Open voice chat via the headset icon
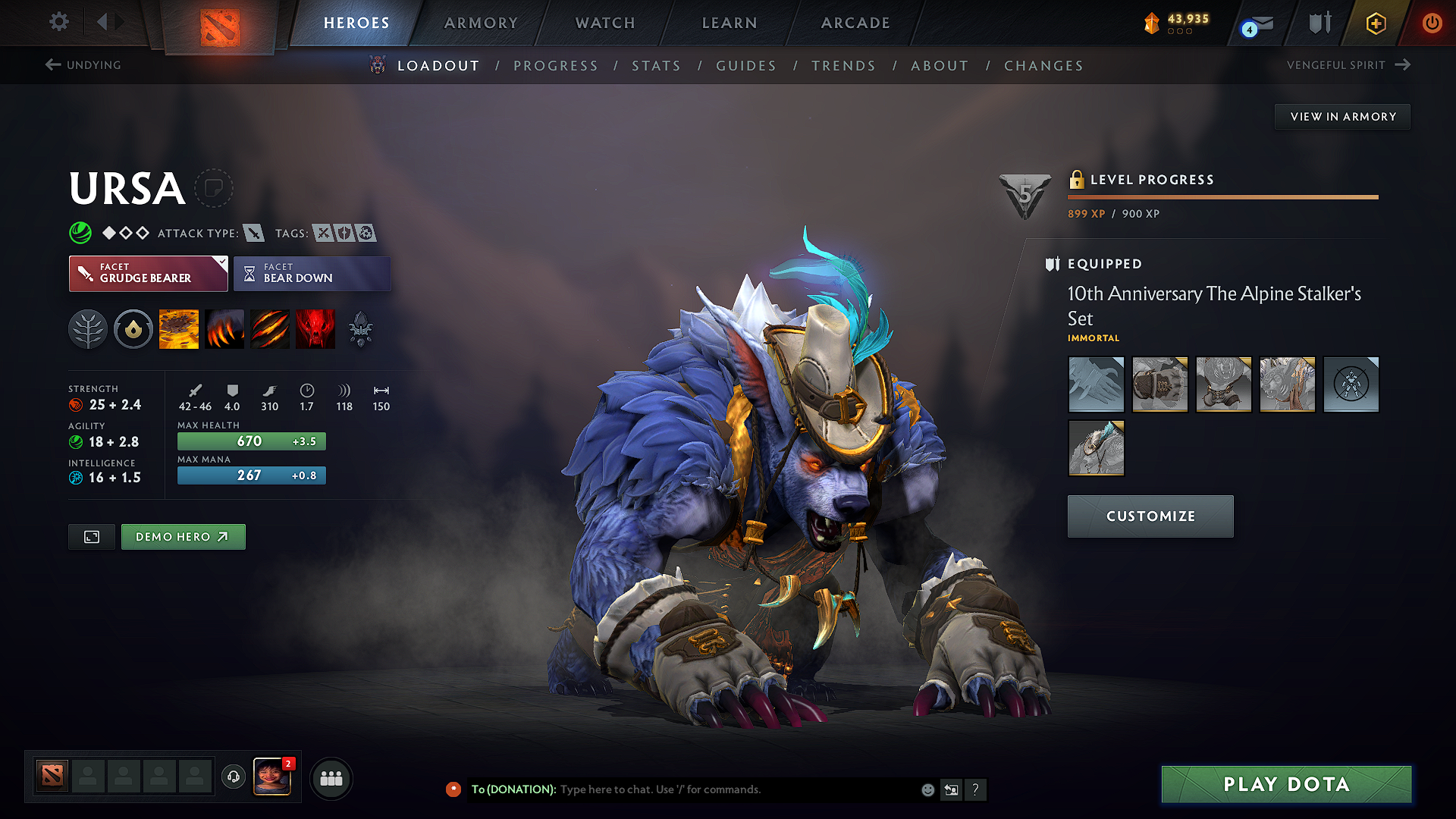Screen dimensions: 1456x819 tap(233, 778)
